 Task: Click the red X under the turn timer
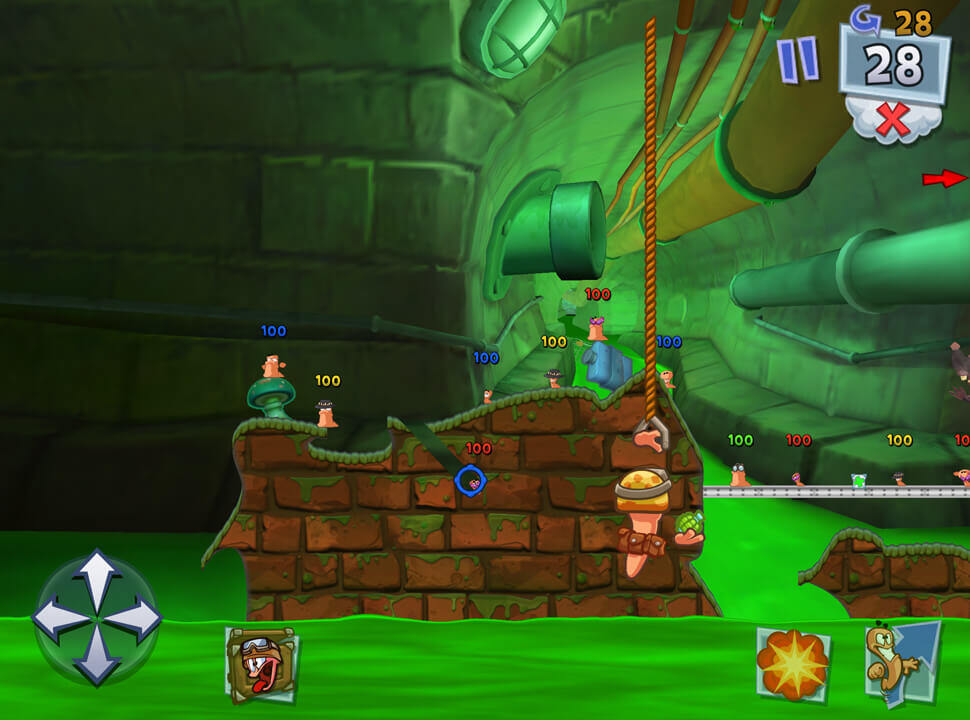click(893, 120)
